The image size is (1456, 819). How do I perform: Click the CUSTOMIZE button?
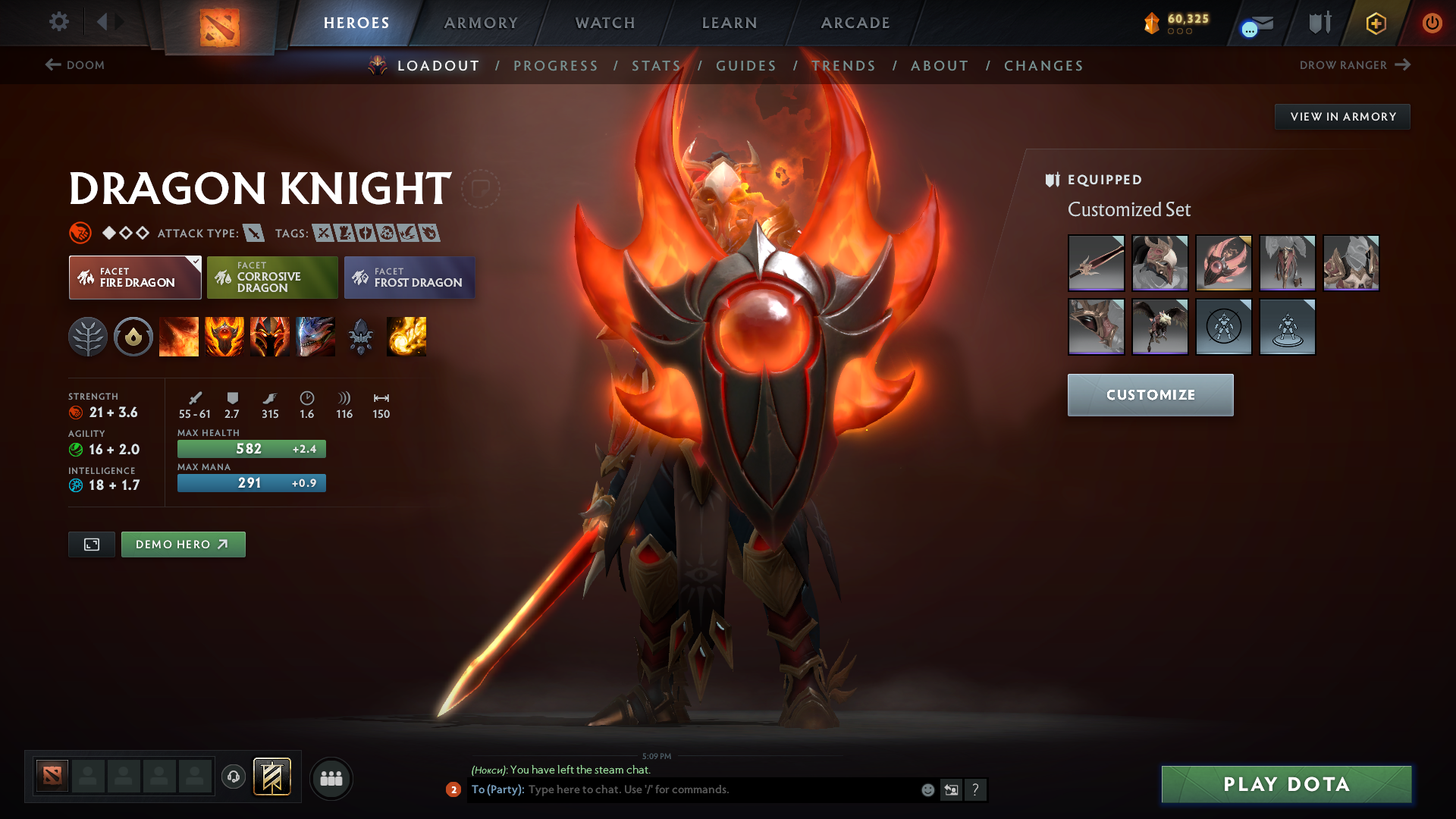[x=1150, y=394]
